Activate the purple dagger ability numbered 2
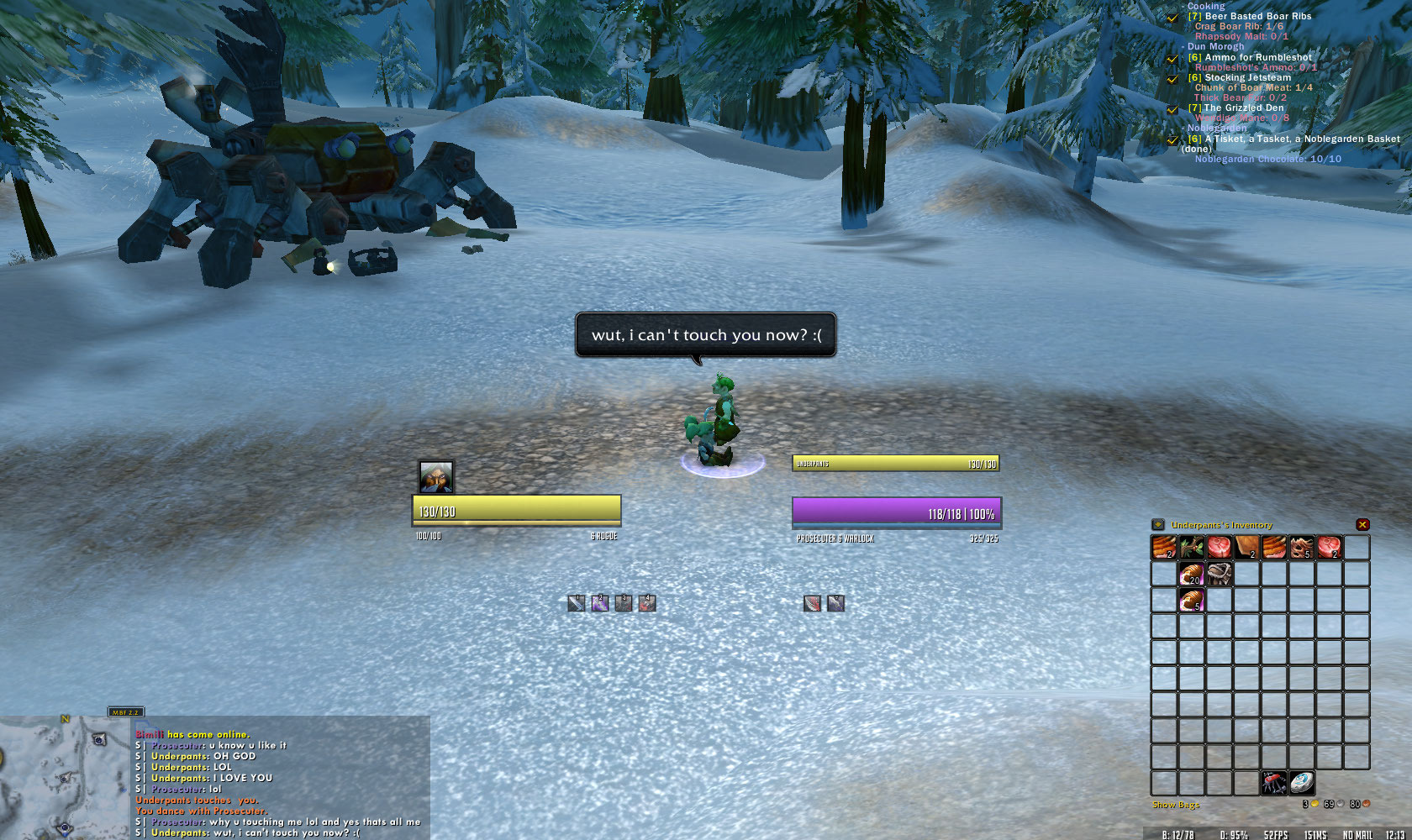This screenshot has width=1412, height=840. pyautogui.click(x=599, y=603)
